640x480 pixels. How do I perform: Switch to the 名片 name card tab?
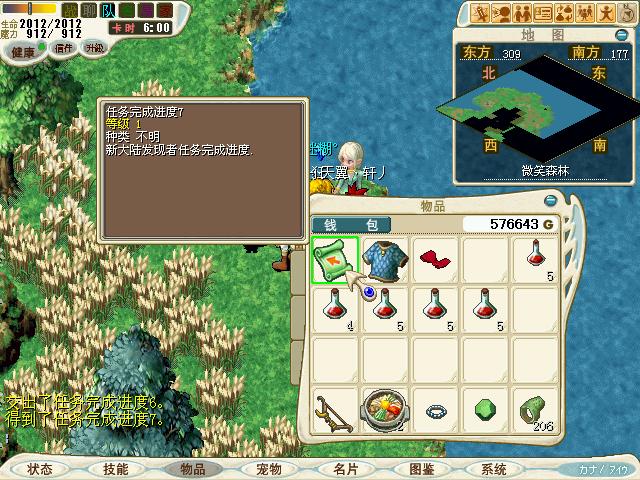[x=346, y=468]
